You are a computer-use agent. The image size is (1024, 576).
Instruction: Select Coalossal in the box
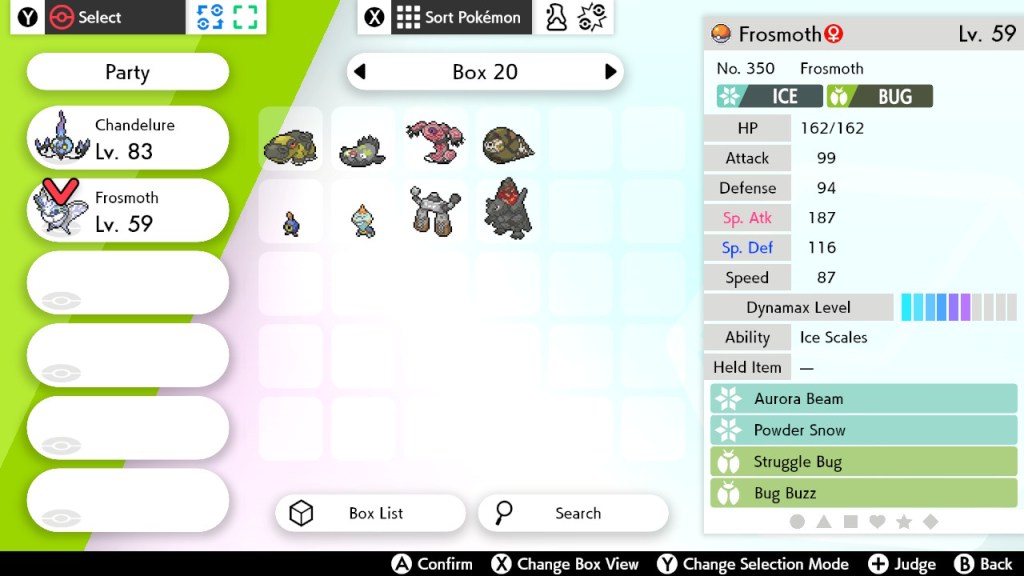click(x=507, y=210)
